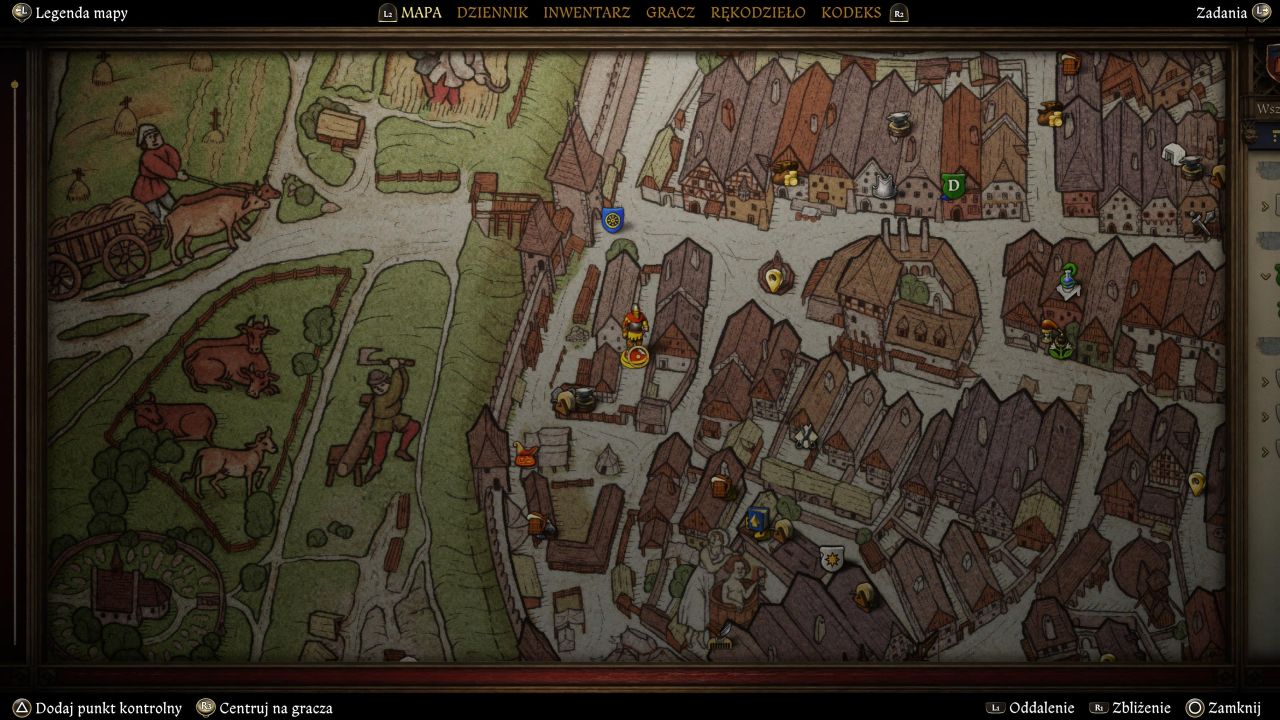The width and height of the screenshot is (1280, 720).
Task: Click the blue wheel shield marker
Action: [x=612, y=219]
